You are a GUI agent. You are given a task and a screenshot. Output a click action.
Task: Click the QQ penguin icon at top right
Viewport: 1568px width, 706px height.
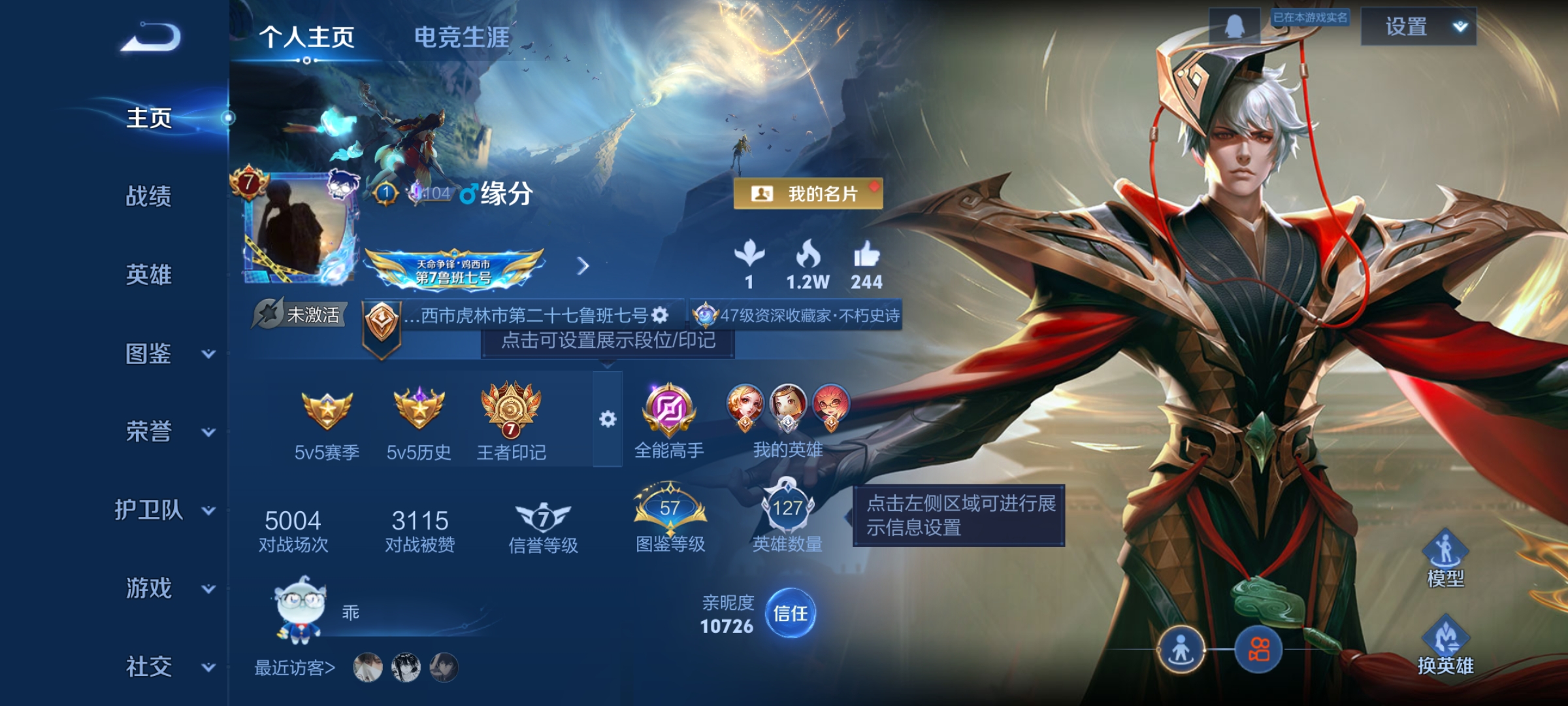[x=1234, y=27]
